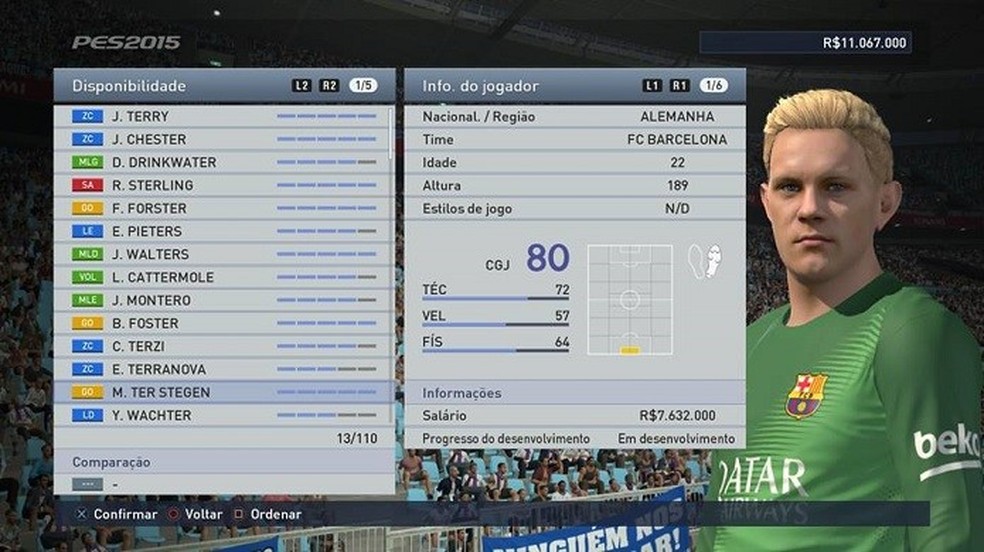
Task: Click the player list scrollbar
Action: point(391,260)
